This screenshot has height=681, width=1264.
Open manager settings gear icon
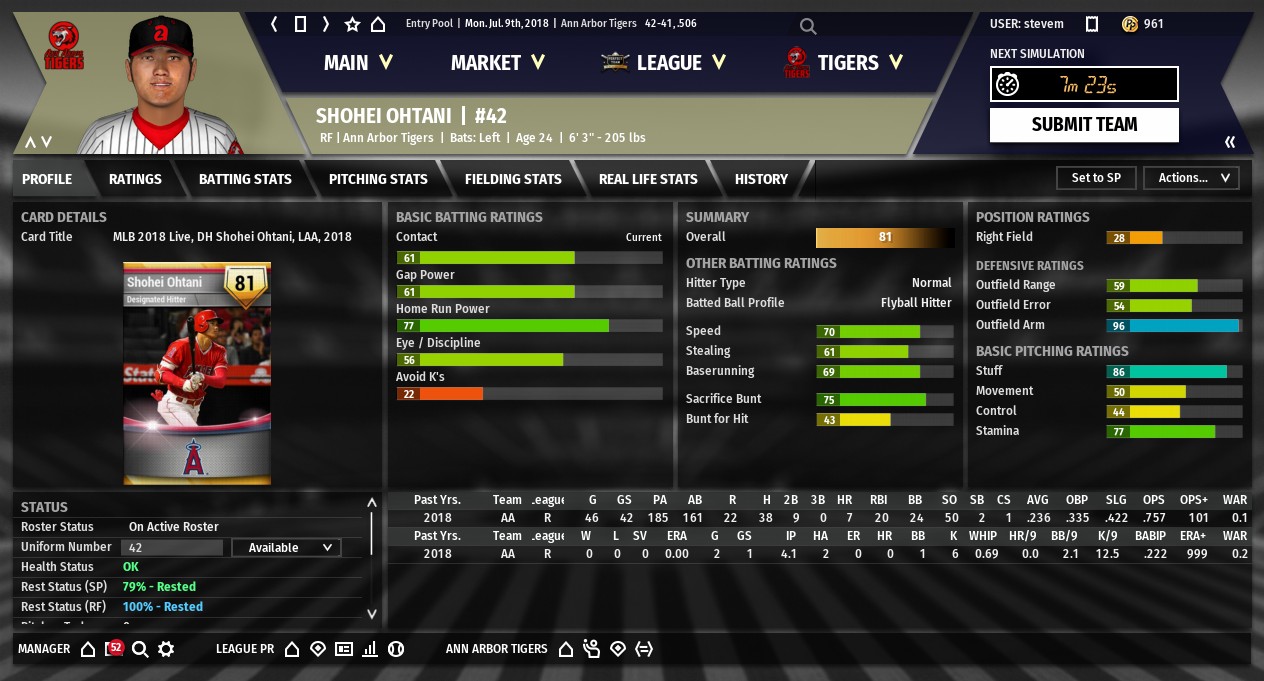point(166,649)
